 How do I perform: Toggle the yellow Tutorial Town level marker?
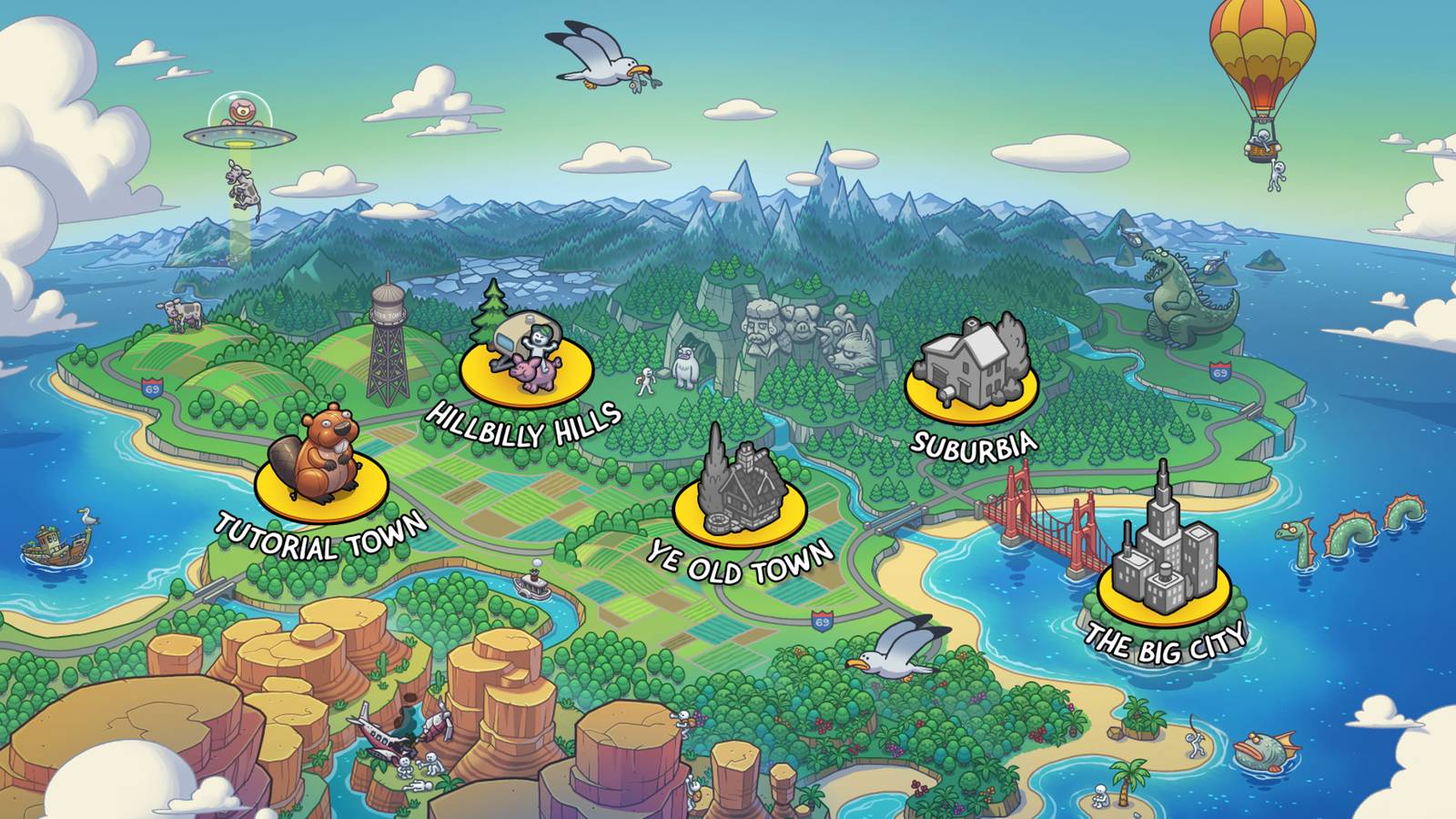pos(318,496)
